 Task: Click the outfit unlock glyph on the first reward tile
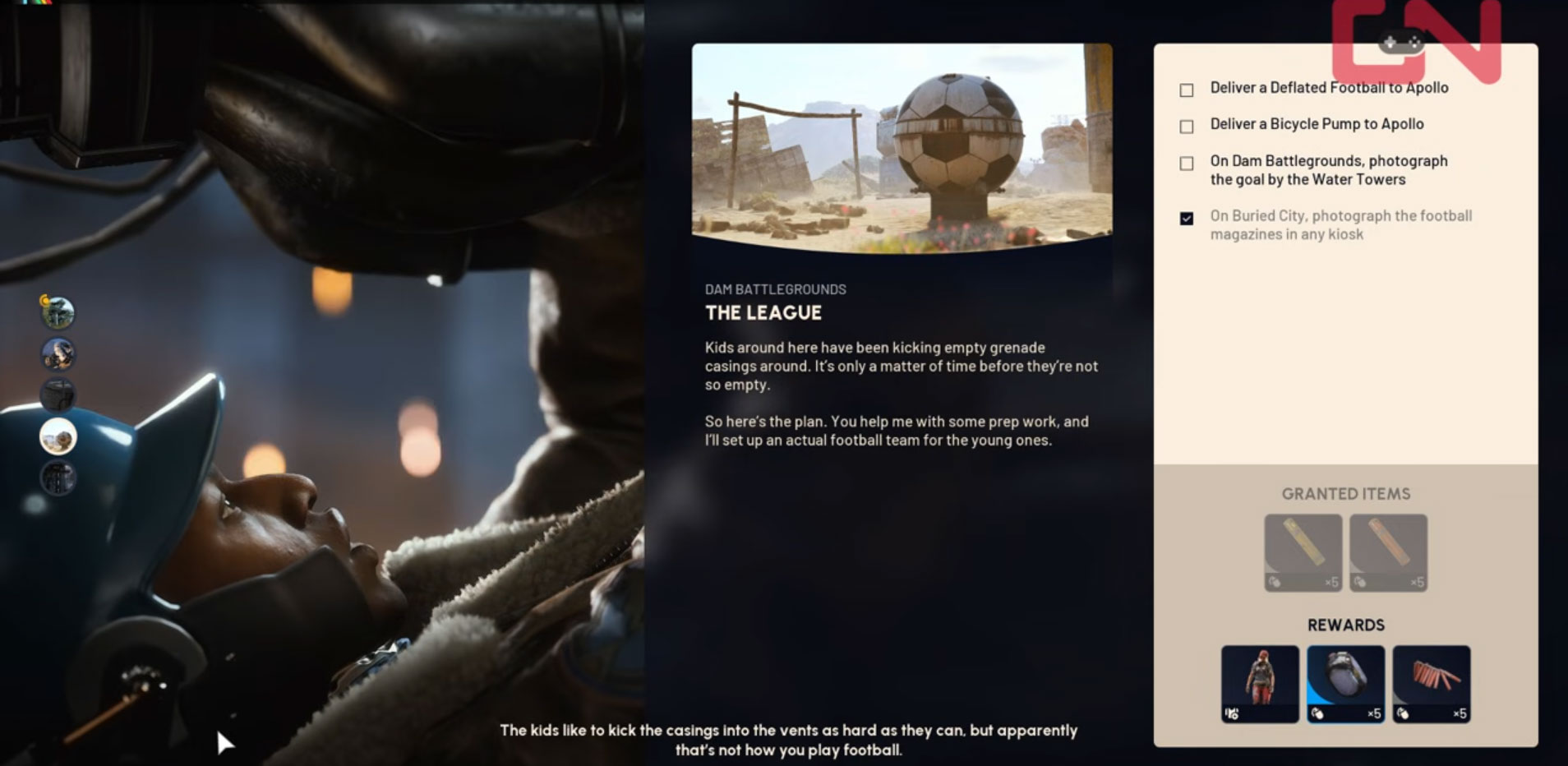[x=1230, y=713]
